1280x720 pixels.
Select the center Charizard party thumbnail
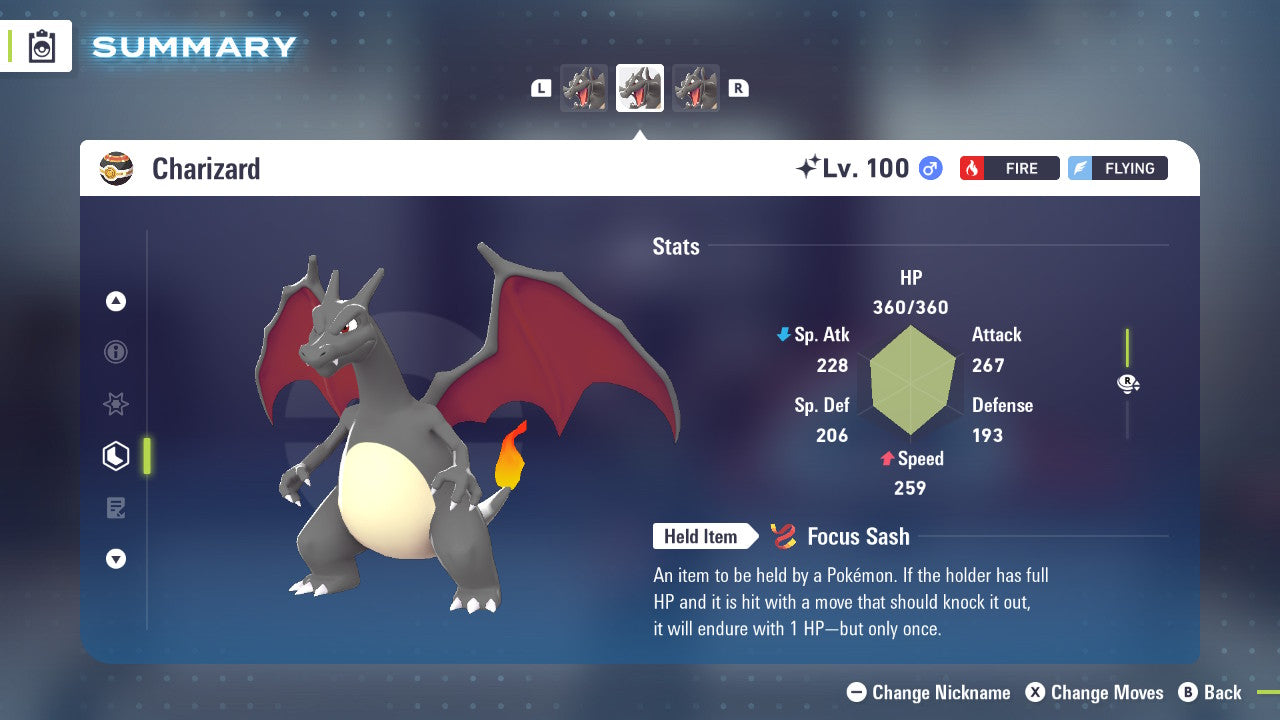click(x=639, y=87)
